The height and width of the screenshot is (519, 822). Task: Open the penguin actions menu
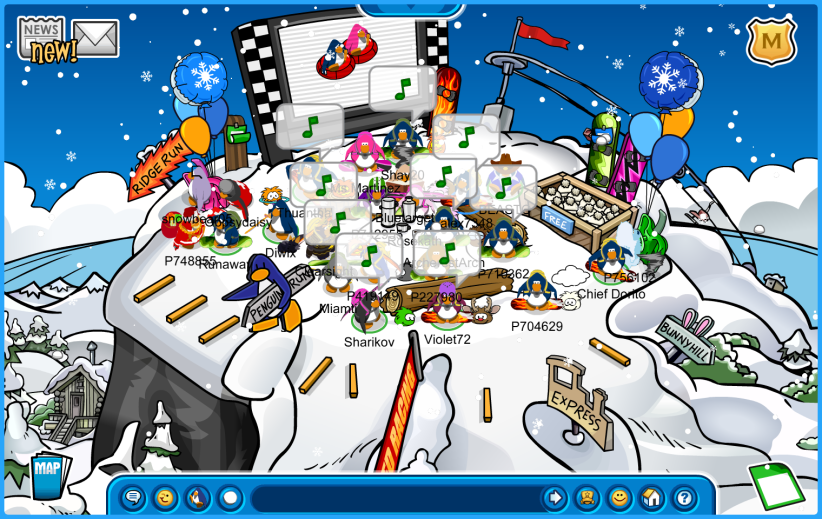pyautogui.click(x=198, y=497)
